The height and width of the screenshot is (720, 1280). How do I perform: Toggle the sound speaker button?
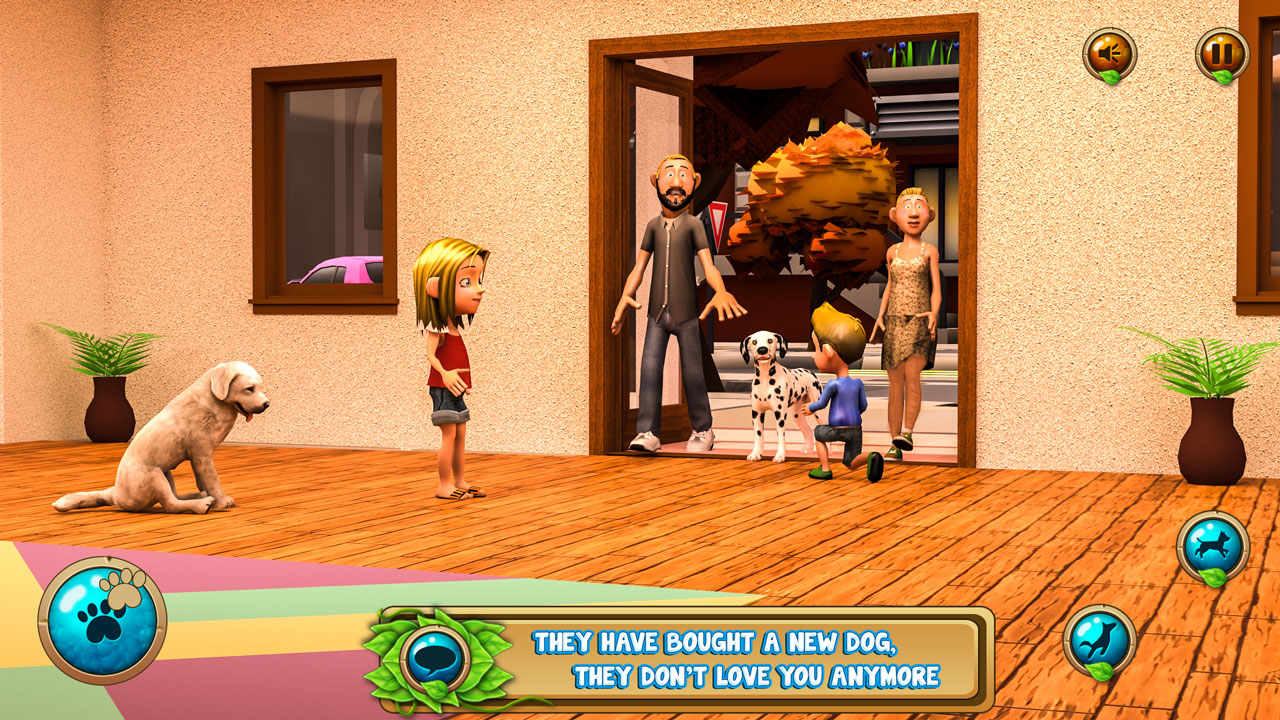tap(1109, 53)
